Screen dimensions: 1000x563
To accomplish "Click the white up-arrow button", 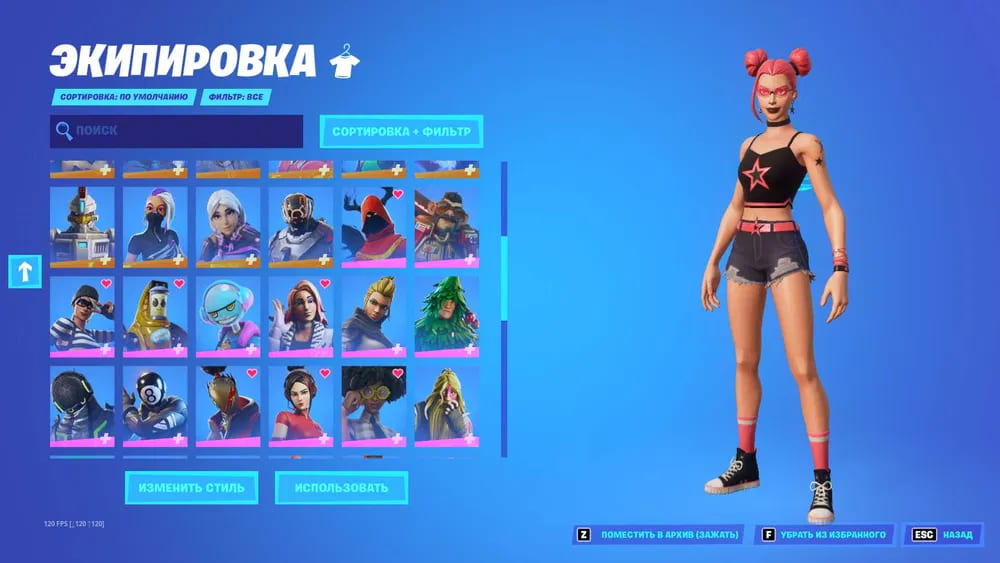I will tap(23, 271).
